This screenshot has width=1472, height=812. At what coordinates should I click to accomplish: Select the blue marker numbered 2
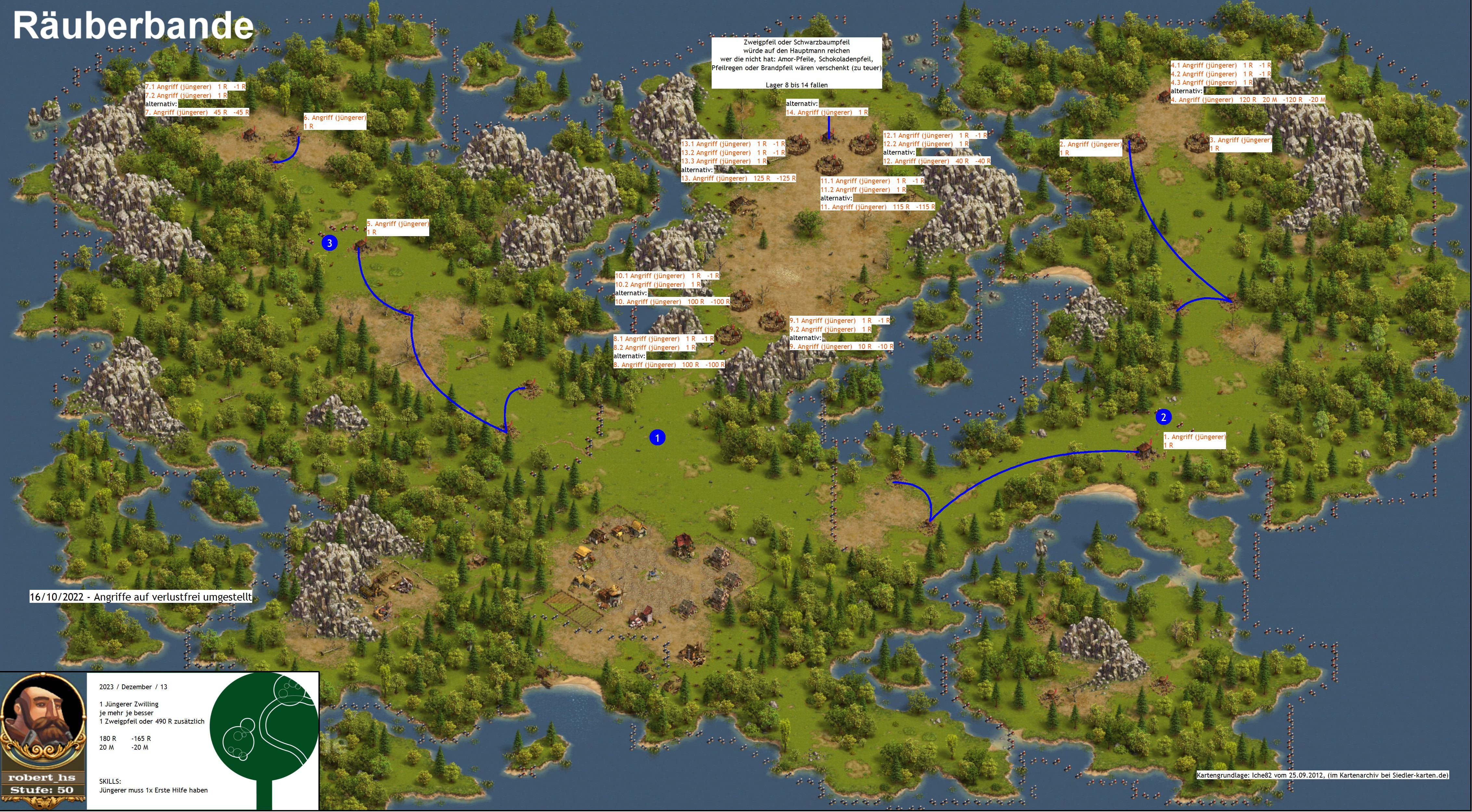point(1163,417)
